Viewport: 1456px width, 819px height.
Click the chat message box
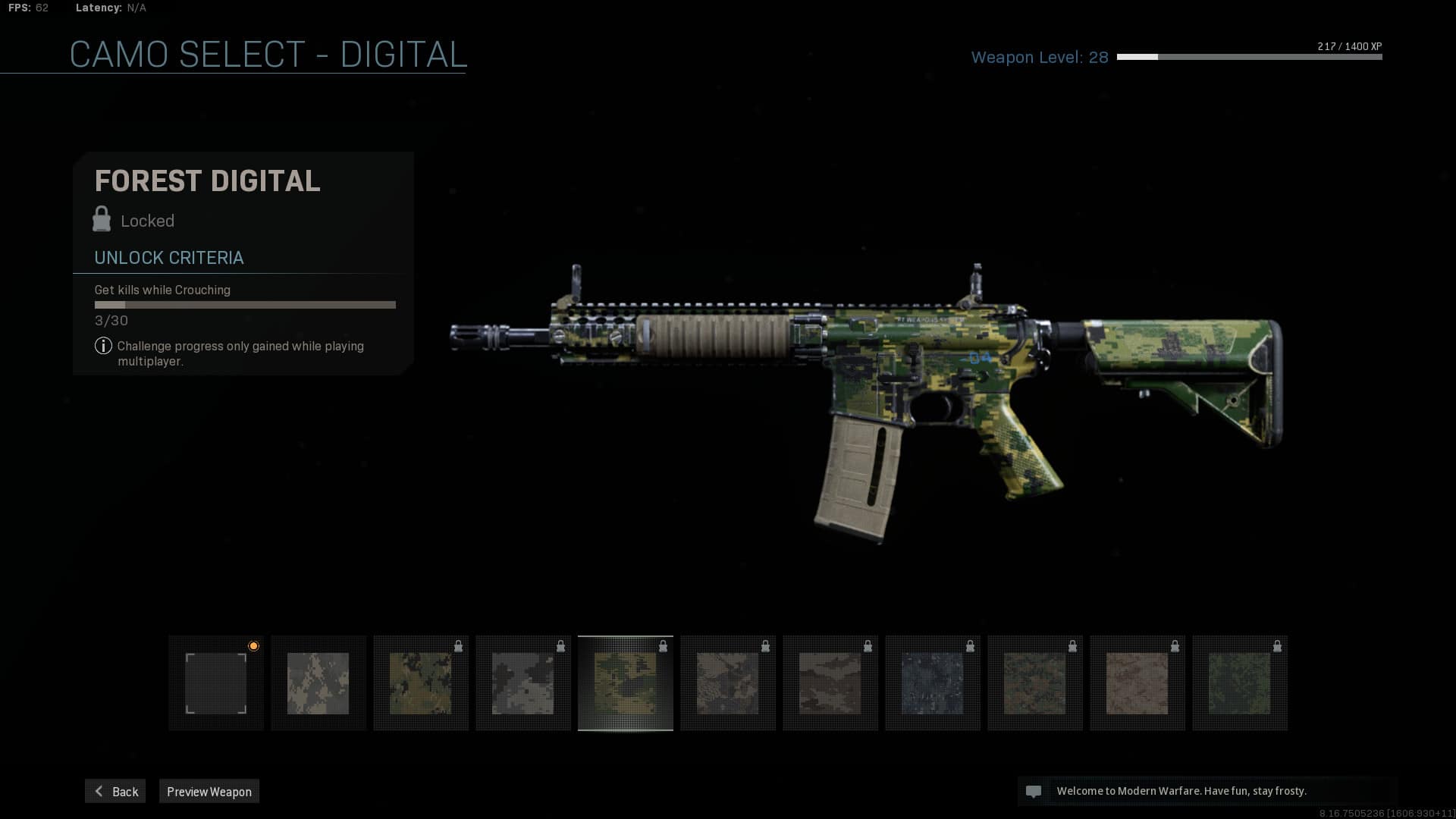pos(1207,791)
